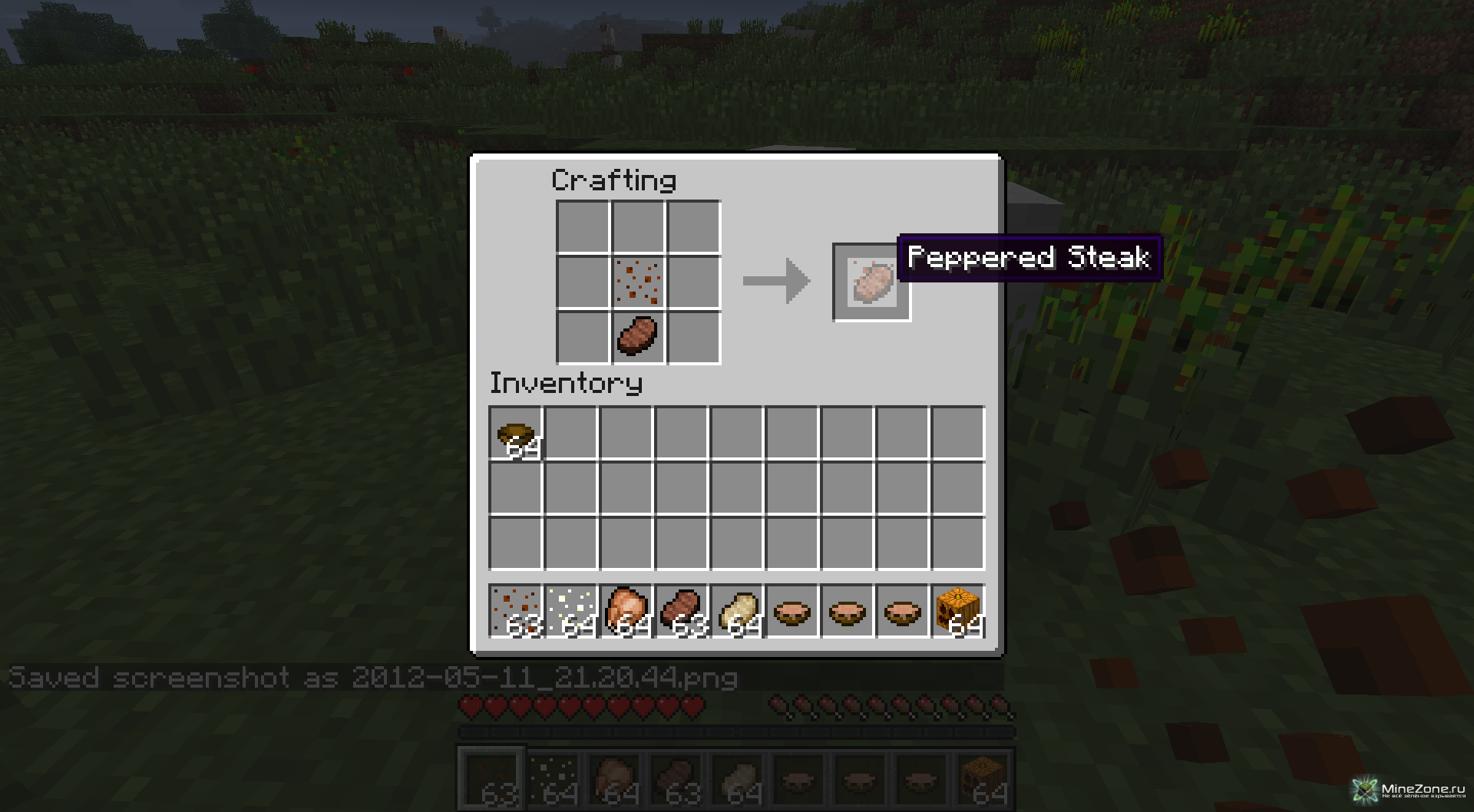Pick up the pepper in the crafting grid
The height and width of the screenshot is (812, 1474).
coord(638,282)
